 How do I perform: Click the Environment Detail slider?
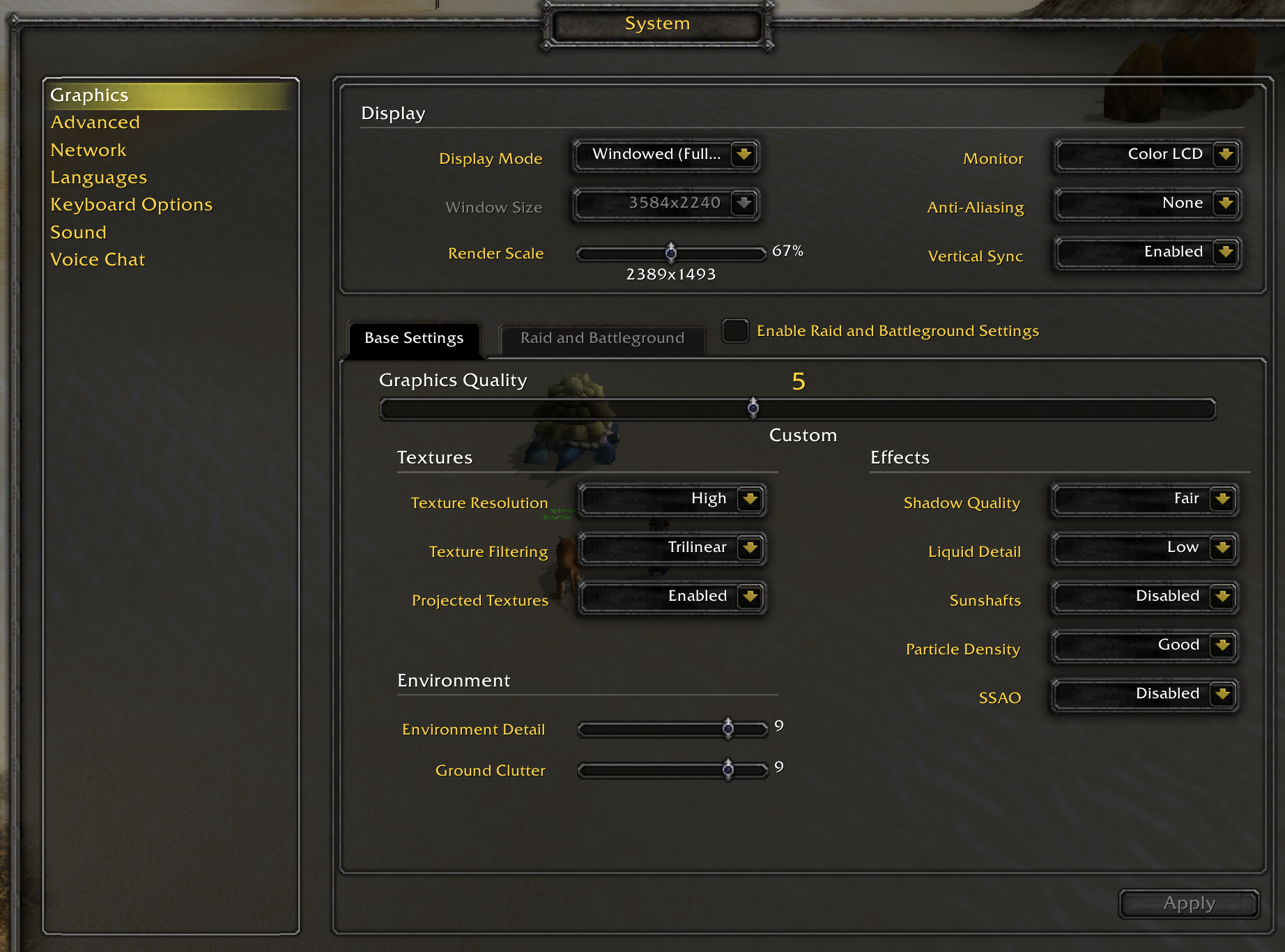(728, 729)
